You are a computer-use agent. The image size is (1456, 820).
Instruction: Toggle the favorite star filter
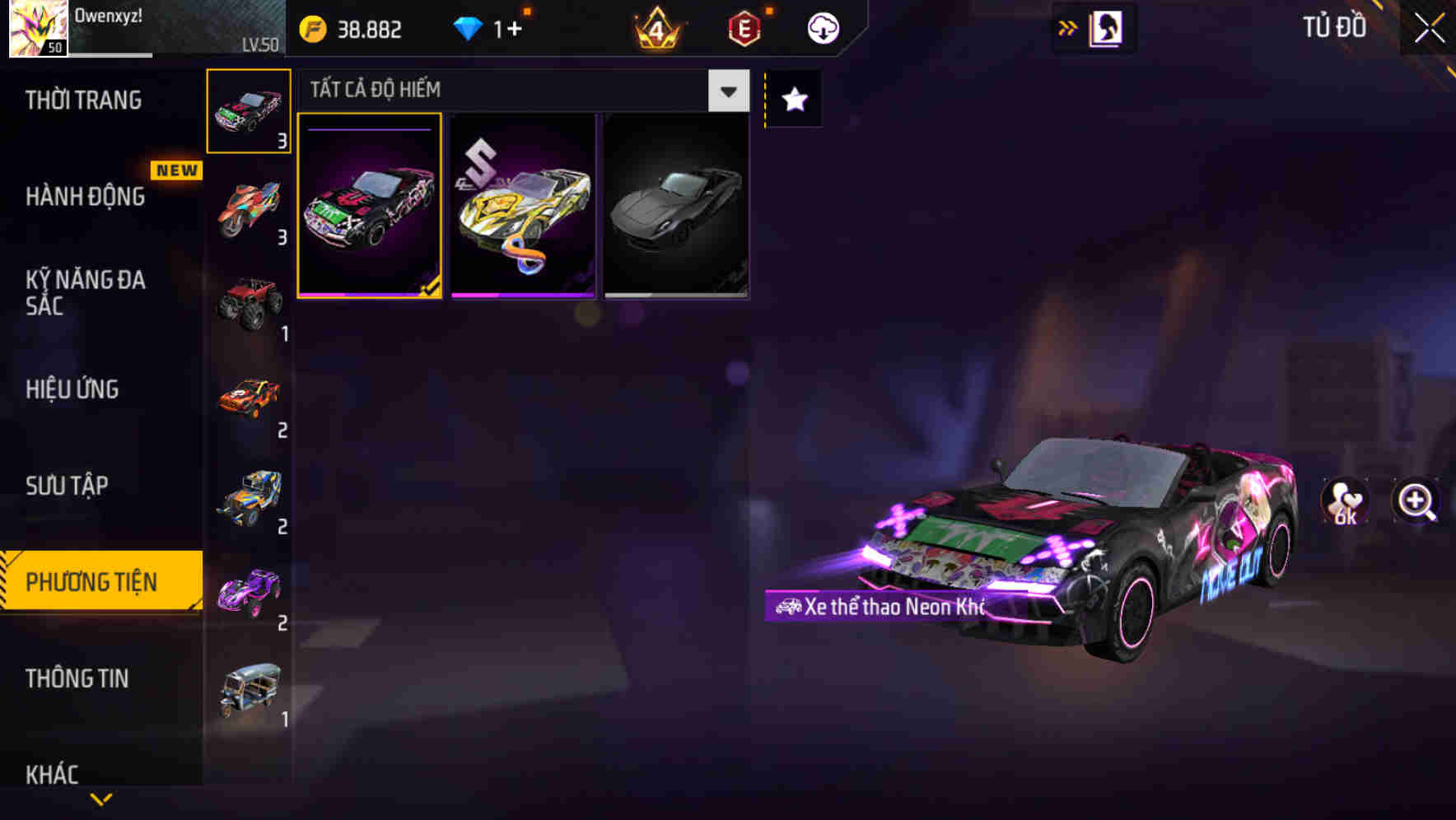pyautogui.click(x=792, y=99)
